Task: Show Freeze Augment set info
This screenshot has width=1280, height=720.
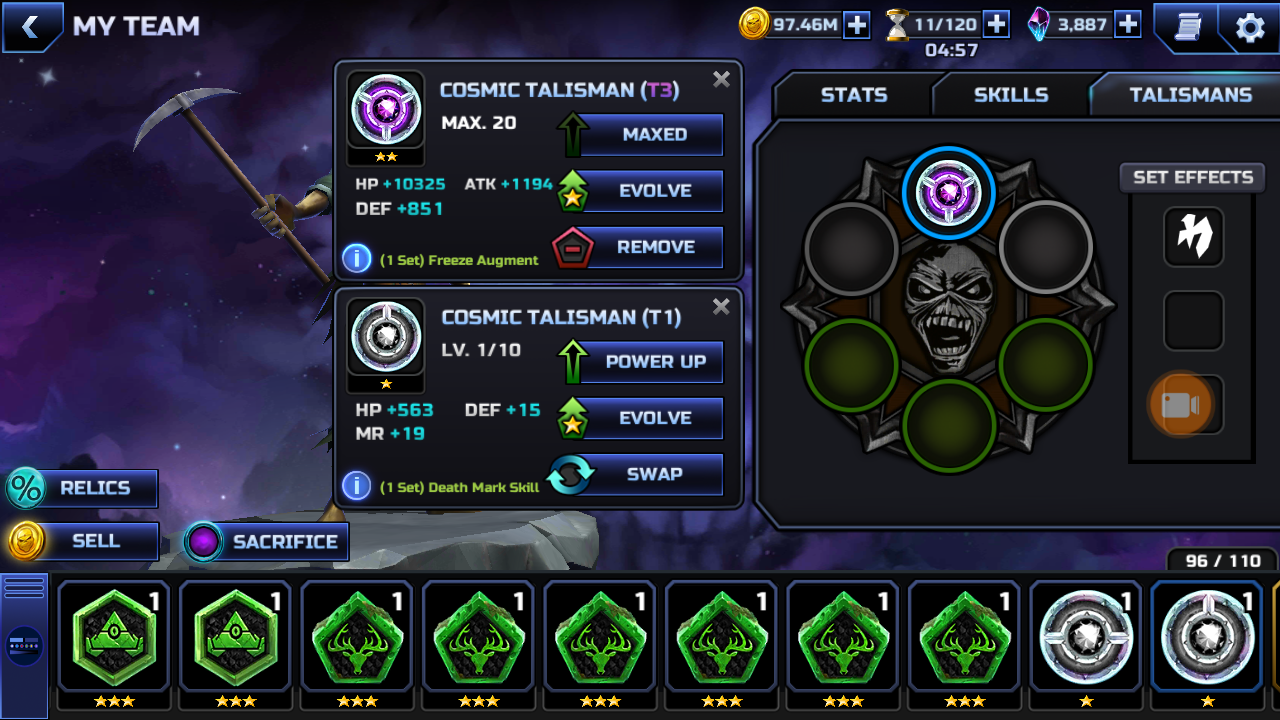Action: pyautogui.click(x=357, y=258)
